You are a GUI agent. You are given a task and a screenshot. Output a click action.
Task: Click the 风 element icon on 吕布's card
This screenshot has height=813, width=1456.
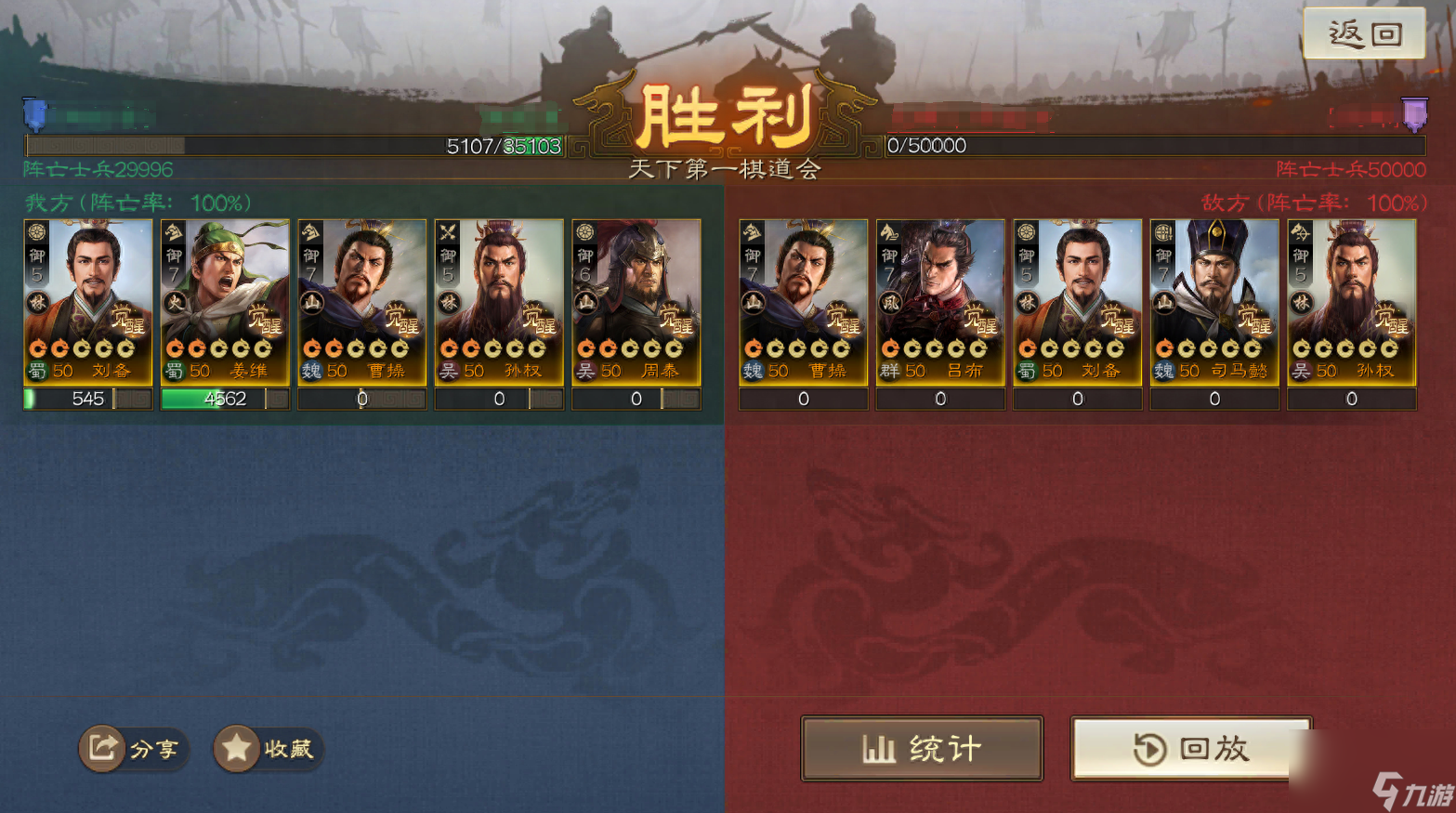point(889,301)
